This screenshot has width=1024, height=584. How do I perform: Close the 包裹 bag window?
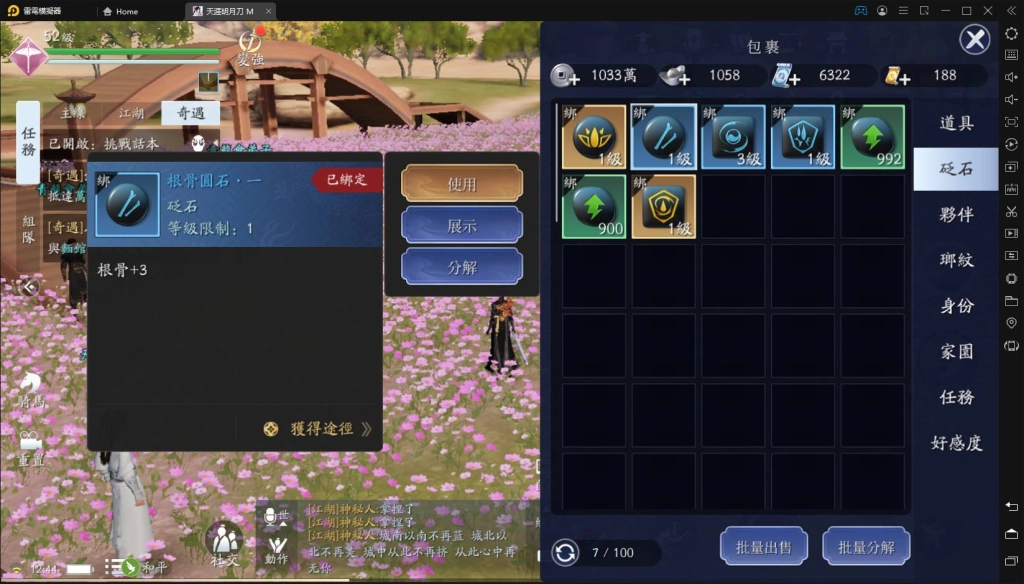click(975, 40)
